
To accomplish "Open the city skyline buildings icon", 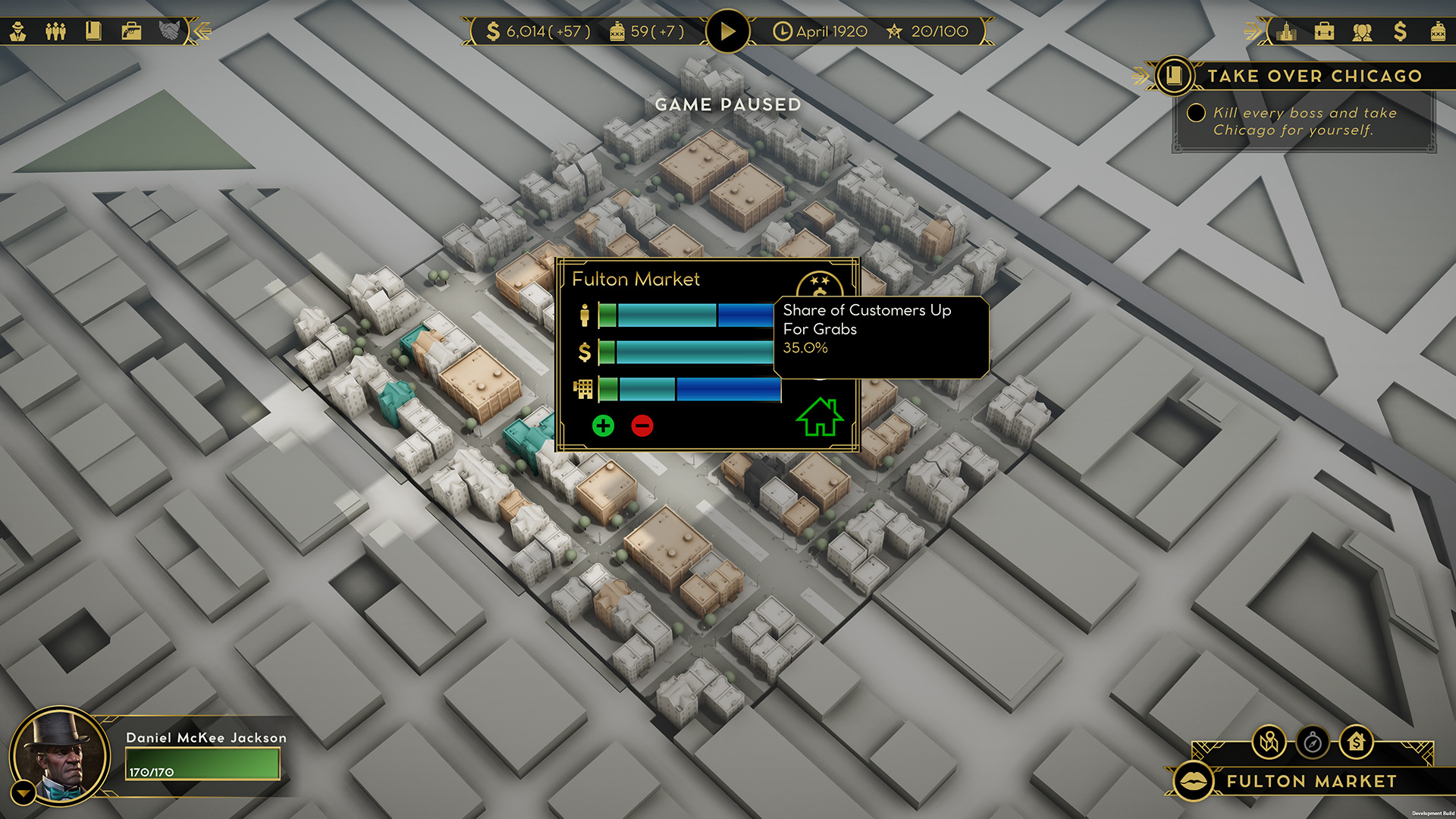I will pyautogui.click(x=1286, y=31).
